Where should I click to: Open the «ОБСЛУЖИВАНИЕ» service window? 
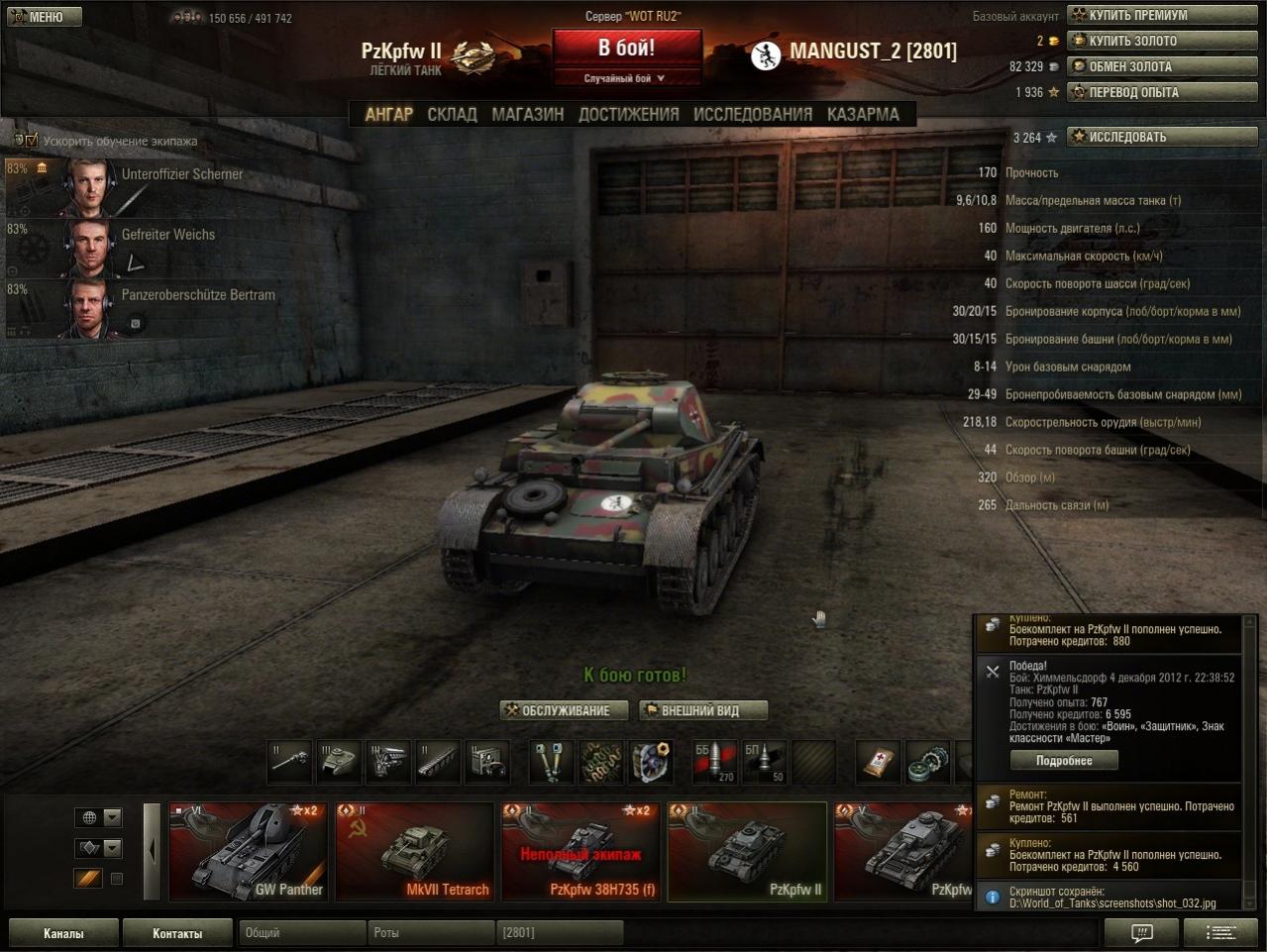coord(564,710)
